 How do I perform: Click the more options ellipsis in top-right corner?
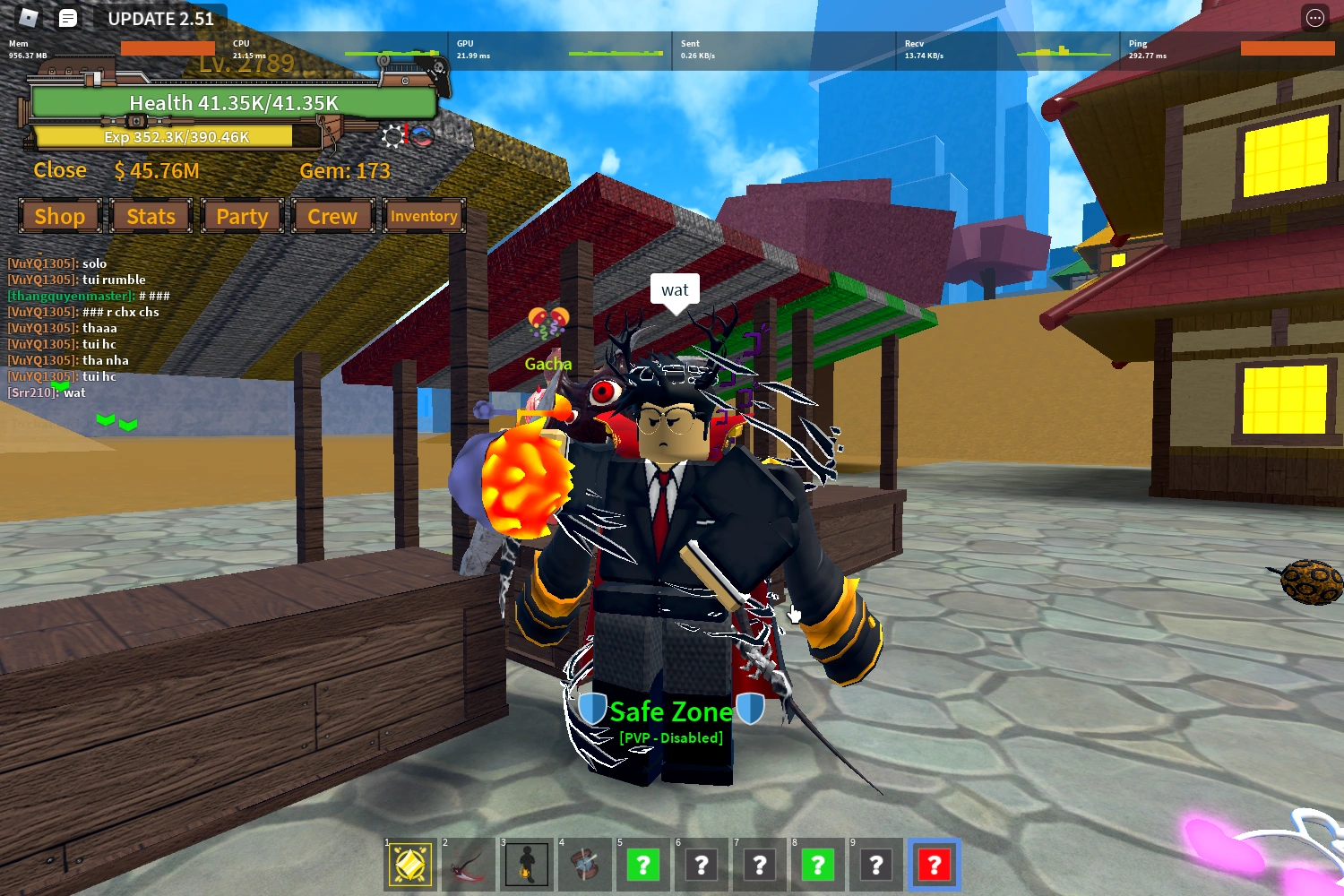[x=1315, y=18]
